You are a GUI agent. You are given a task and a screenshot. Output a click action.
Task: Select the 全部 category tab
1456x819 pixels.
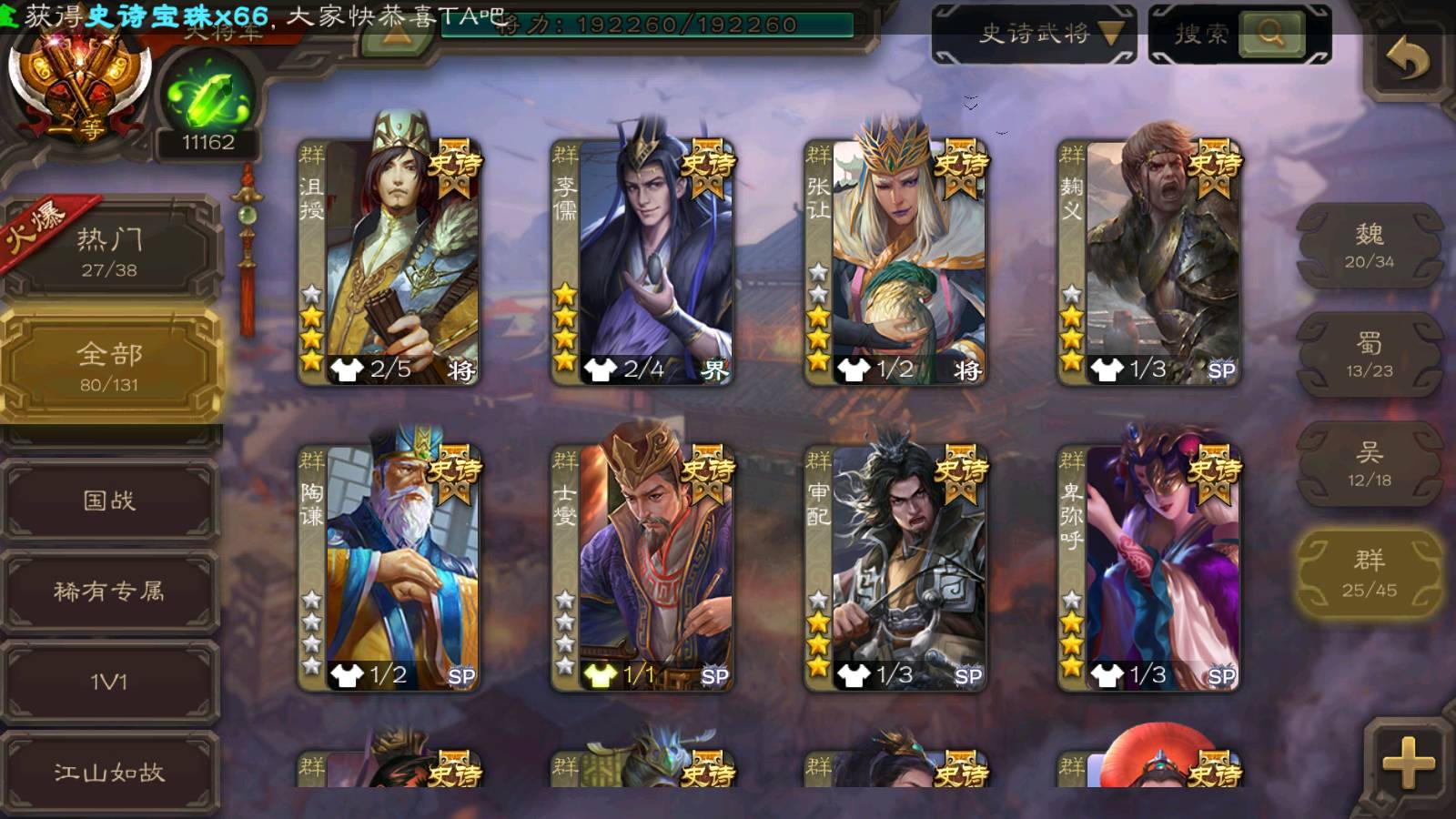coord(110,366)
